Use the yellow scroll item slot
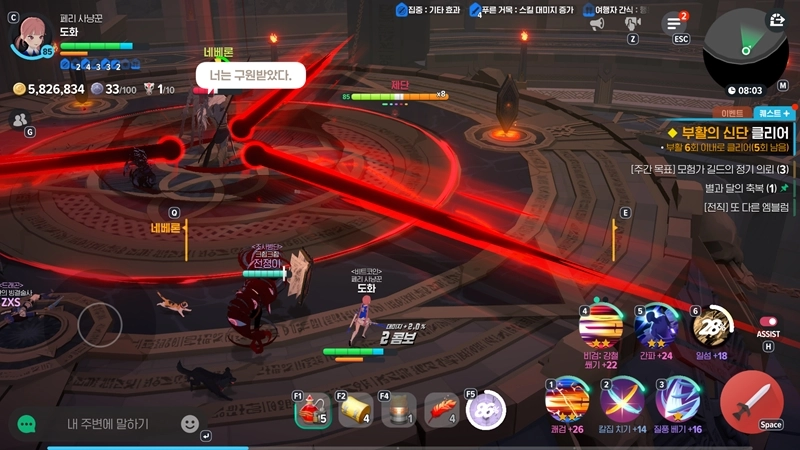The width and height of the screenshot is (800, 450). [355, 410]
